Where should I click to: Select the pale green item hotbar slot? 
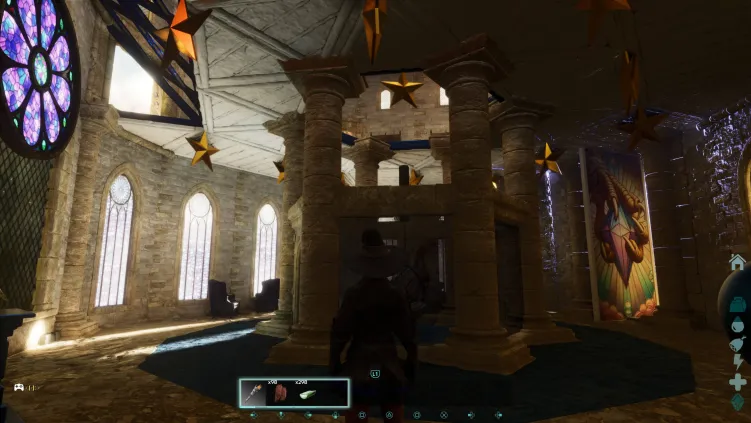(x=306, y=393)
